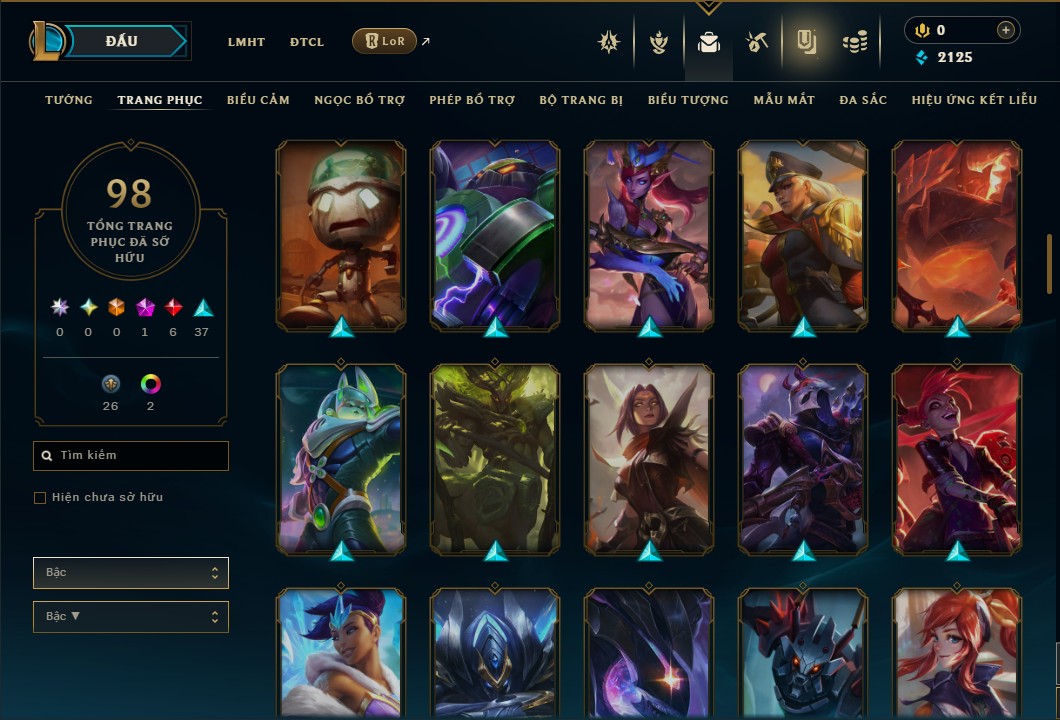Add RP with the plus button

[x=1005, y=30]
